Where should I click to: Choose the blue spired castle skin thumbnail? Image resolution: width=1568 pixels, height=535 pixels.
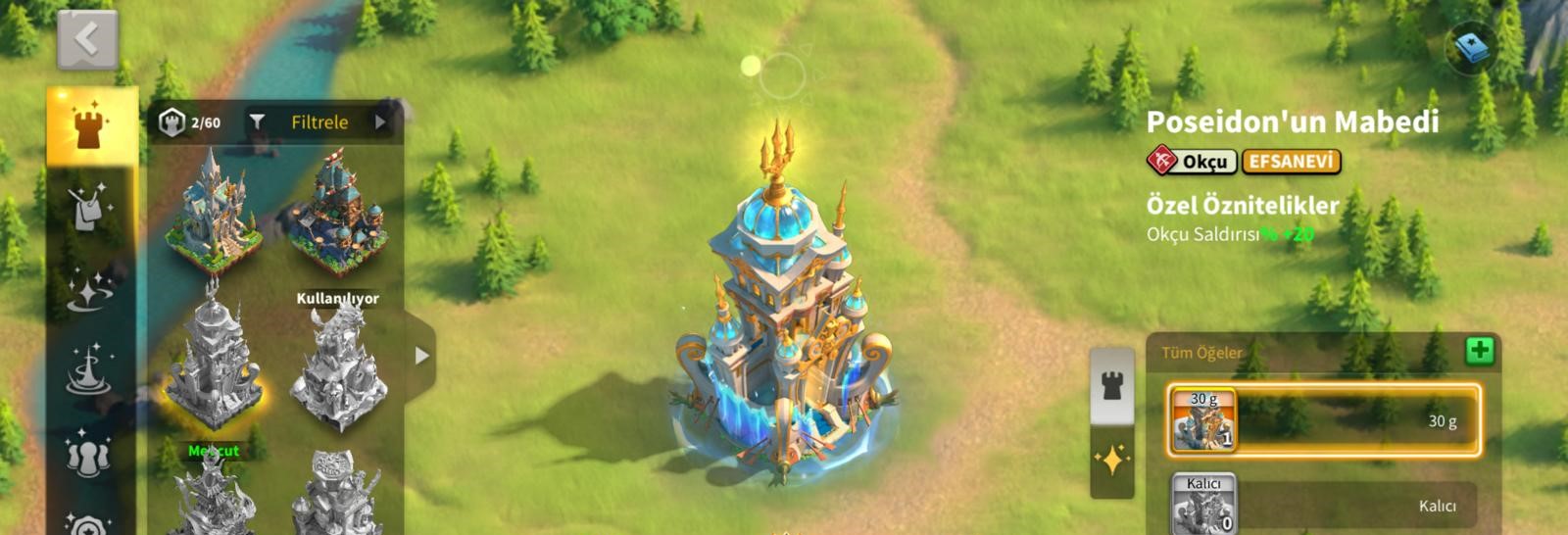click(x=213, y=213)
